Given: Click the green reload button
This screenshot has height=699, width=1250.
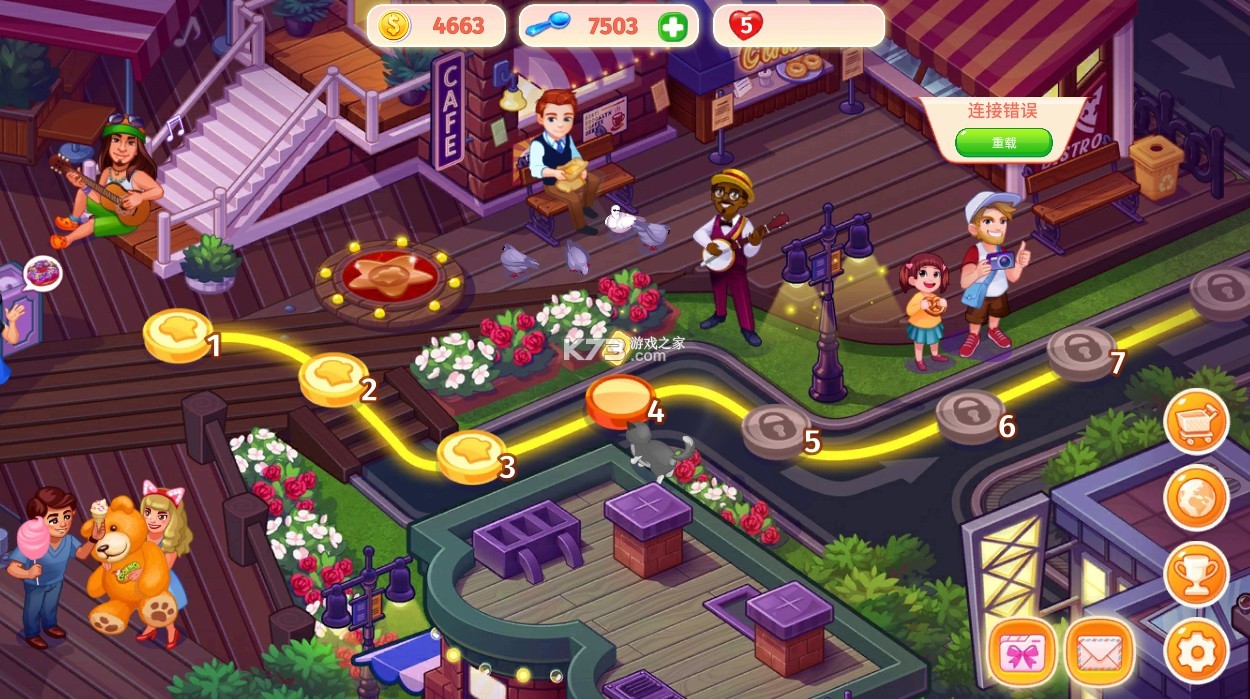Looking at the screenshot, I should click(x=1003, y=142).
